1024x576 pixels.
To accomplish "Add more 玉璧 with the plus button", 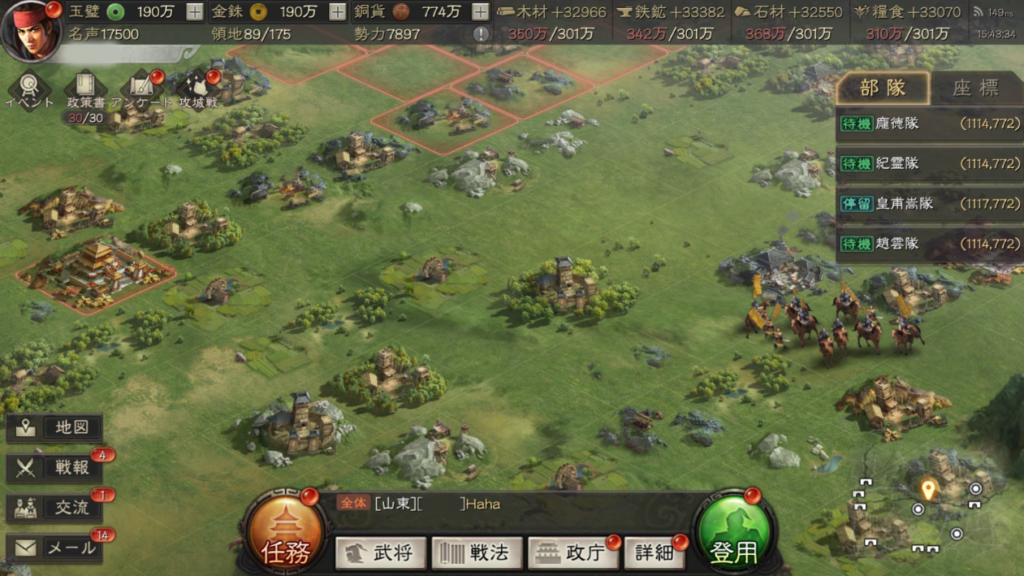I will [x=194, y=12].
